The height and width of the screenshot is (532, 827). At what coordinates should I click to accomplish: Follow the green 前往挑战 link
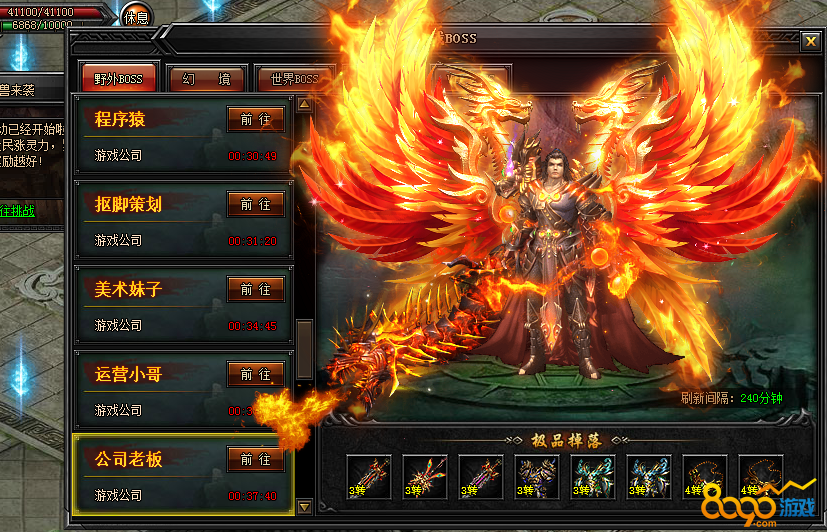pos(18,210)
